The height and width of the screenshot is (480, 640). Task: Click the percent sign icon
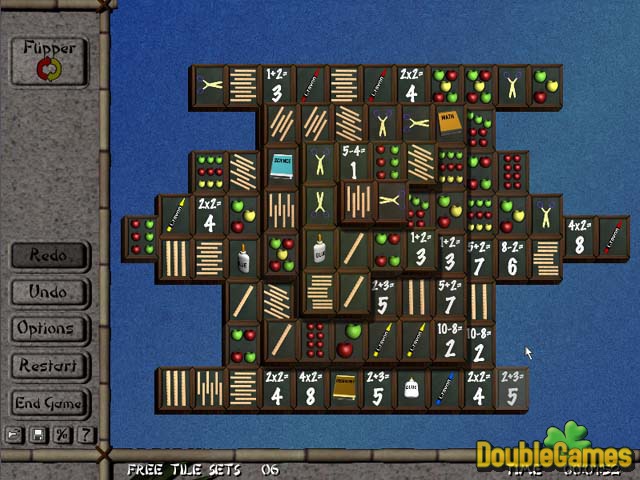pos(62,435)
